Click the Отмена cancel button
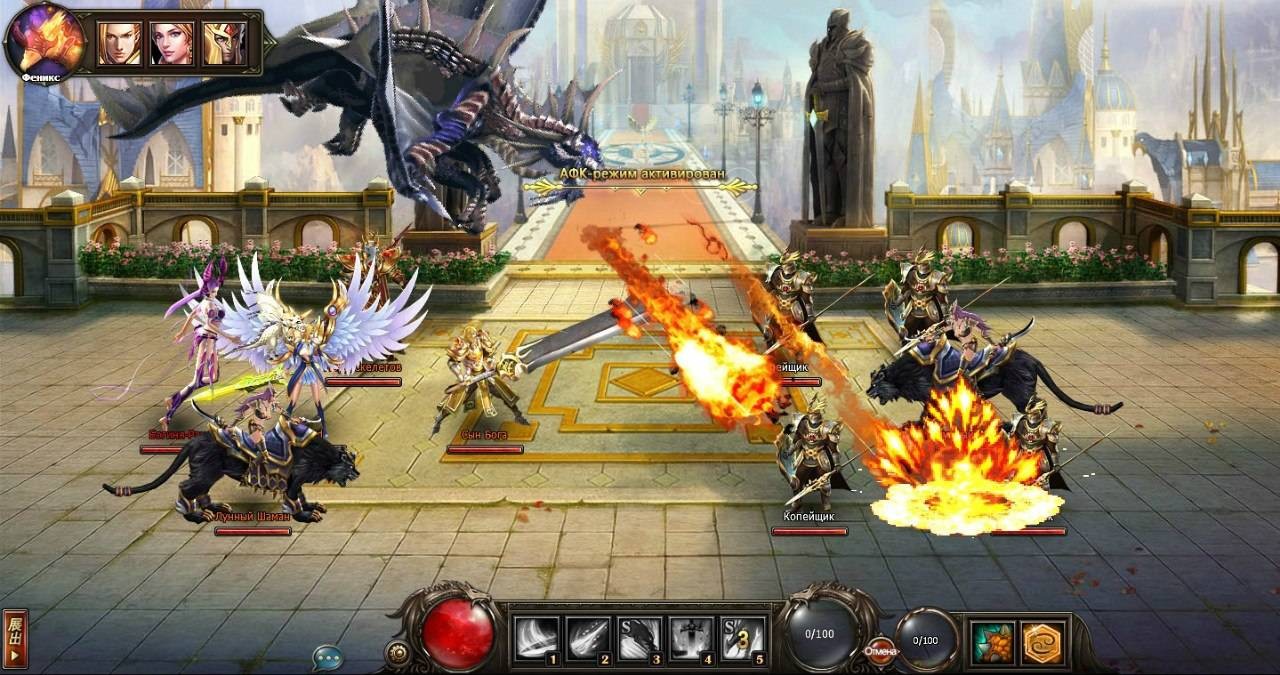1280x675 pixels. [881, 651]
